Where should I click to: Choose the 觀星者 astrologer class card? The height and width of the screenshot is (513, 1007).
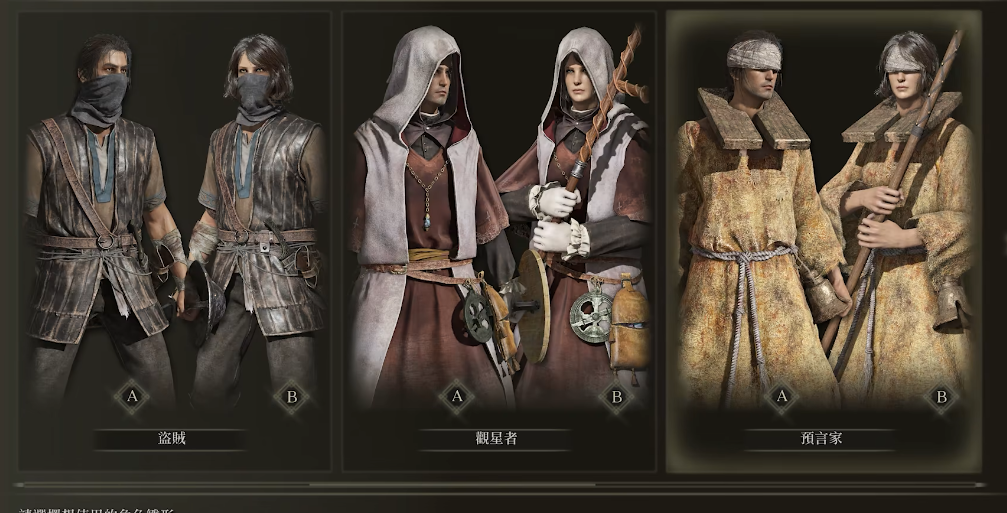point(498,240)
